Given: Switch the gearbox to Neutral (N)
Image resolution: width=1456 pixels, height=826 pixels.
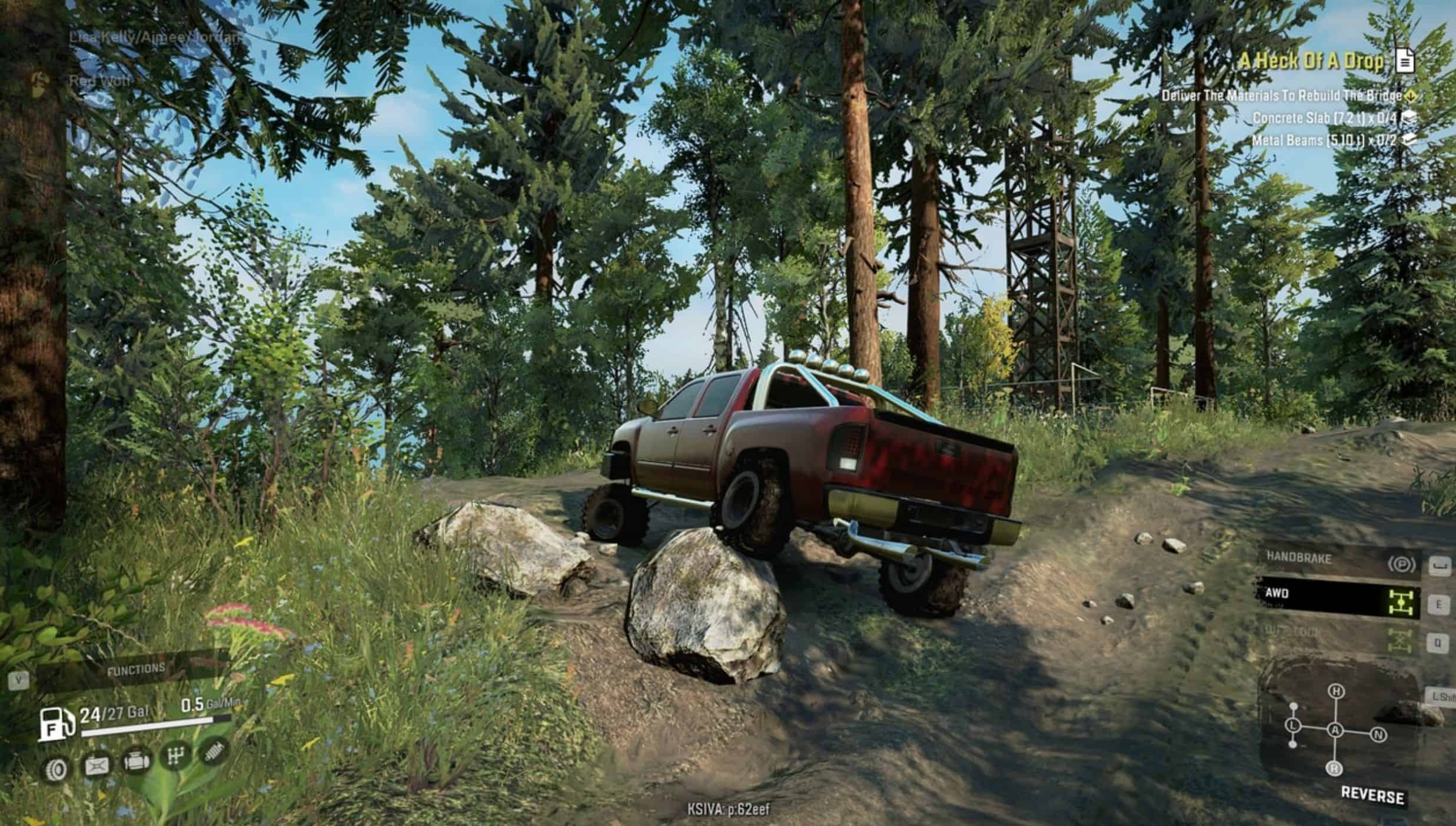Looking at the screenshot, I should (1379, 735).
